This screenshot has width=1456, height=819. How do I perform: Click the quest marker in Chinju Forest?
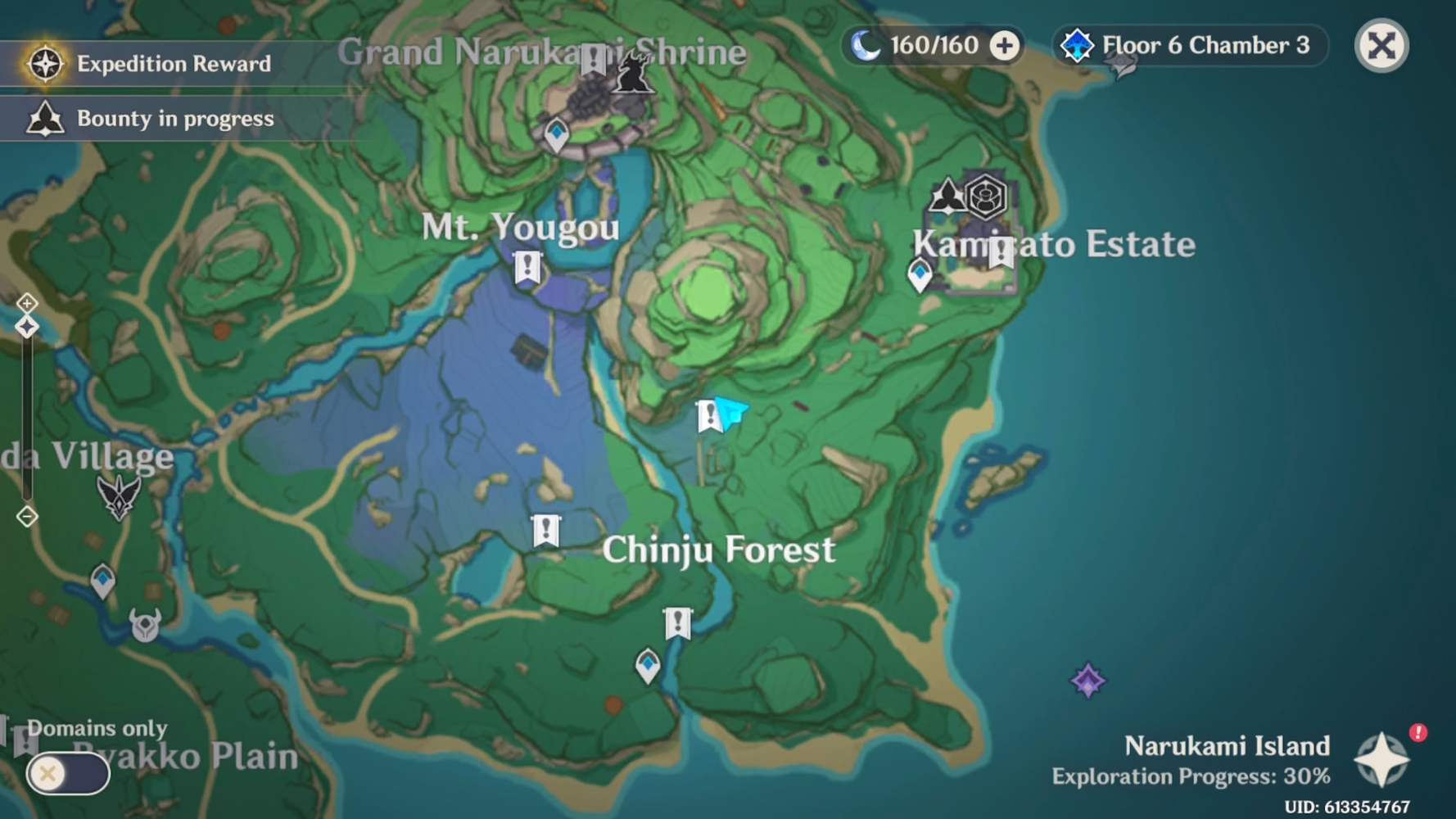(678, 622)
